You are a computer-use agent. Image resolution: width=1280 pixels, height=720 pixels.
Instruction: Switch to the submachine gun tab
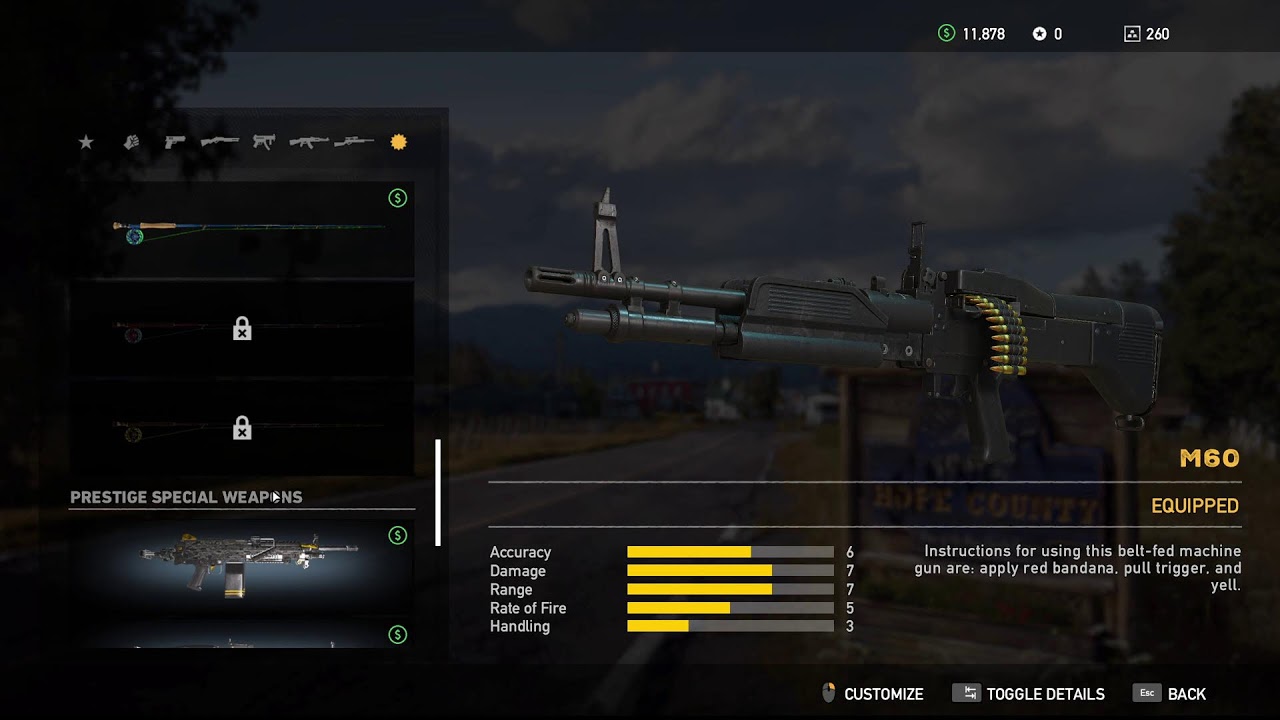coord(263,143)
